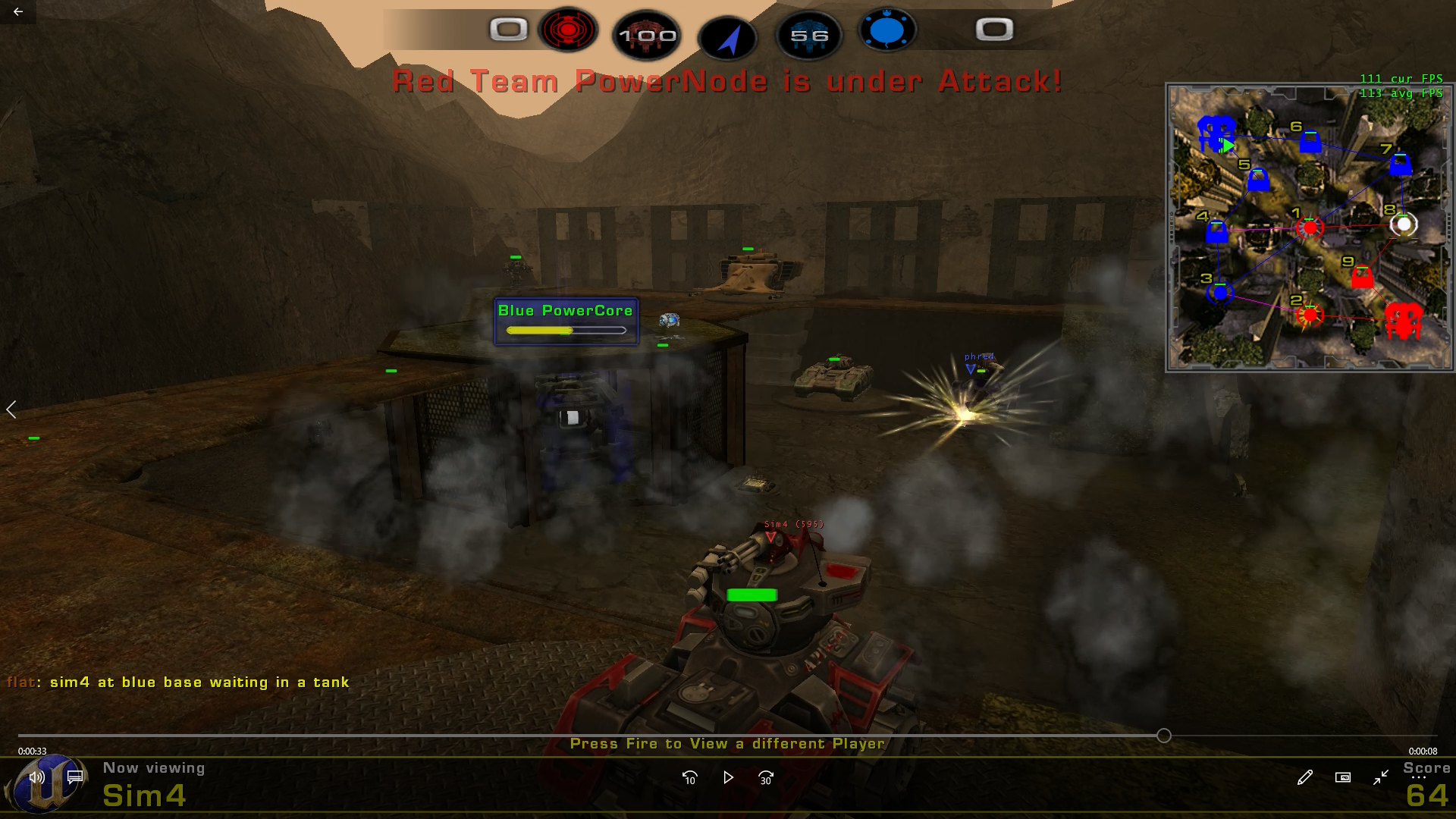
Task: Skip back 10 seconds
Action: 689,777
